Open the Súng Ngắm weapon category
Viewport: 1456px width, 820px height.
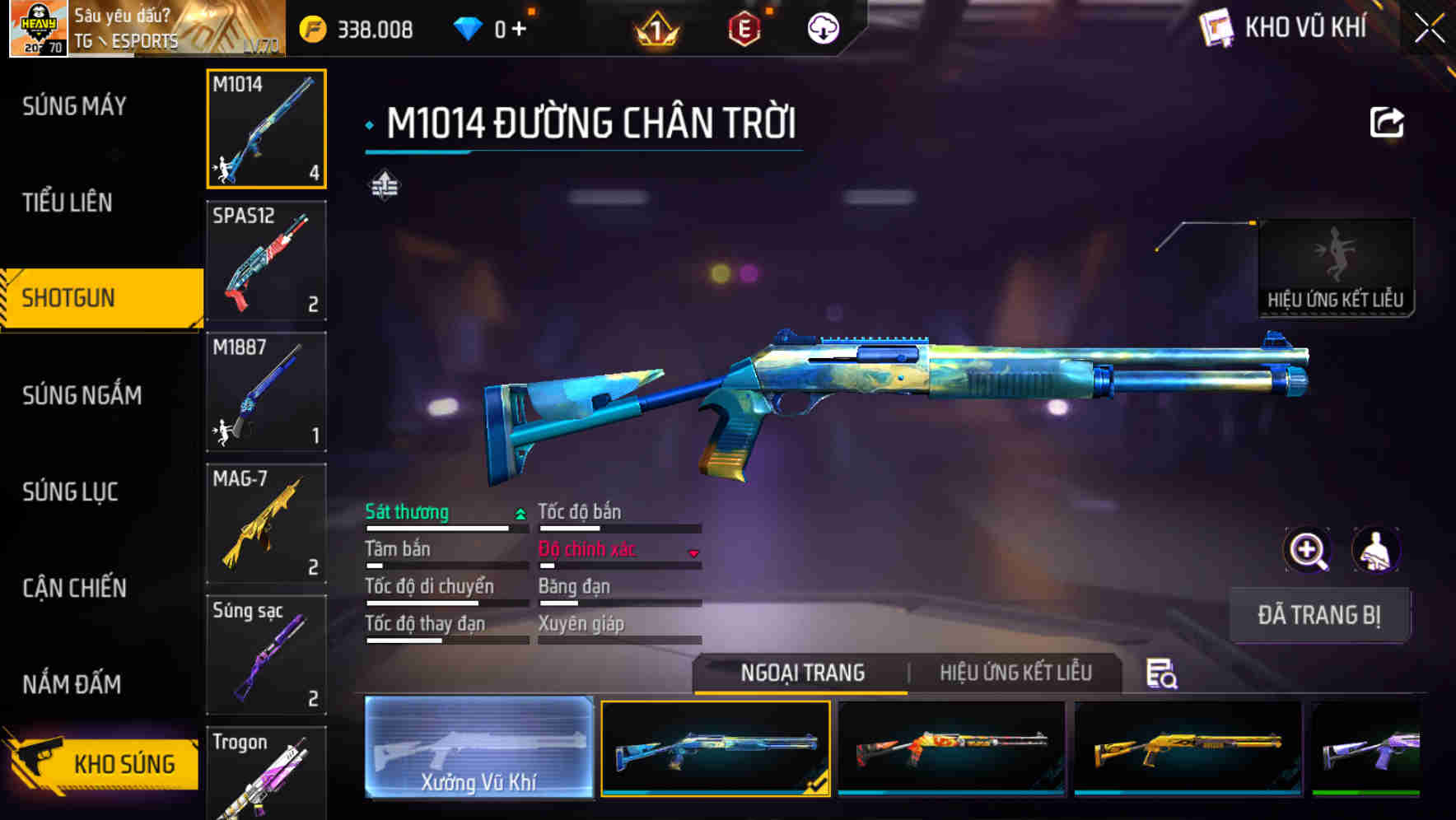coord(82,395)
